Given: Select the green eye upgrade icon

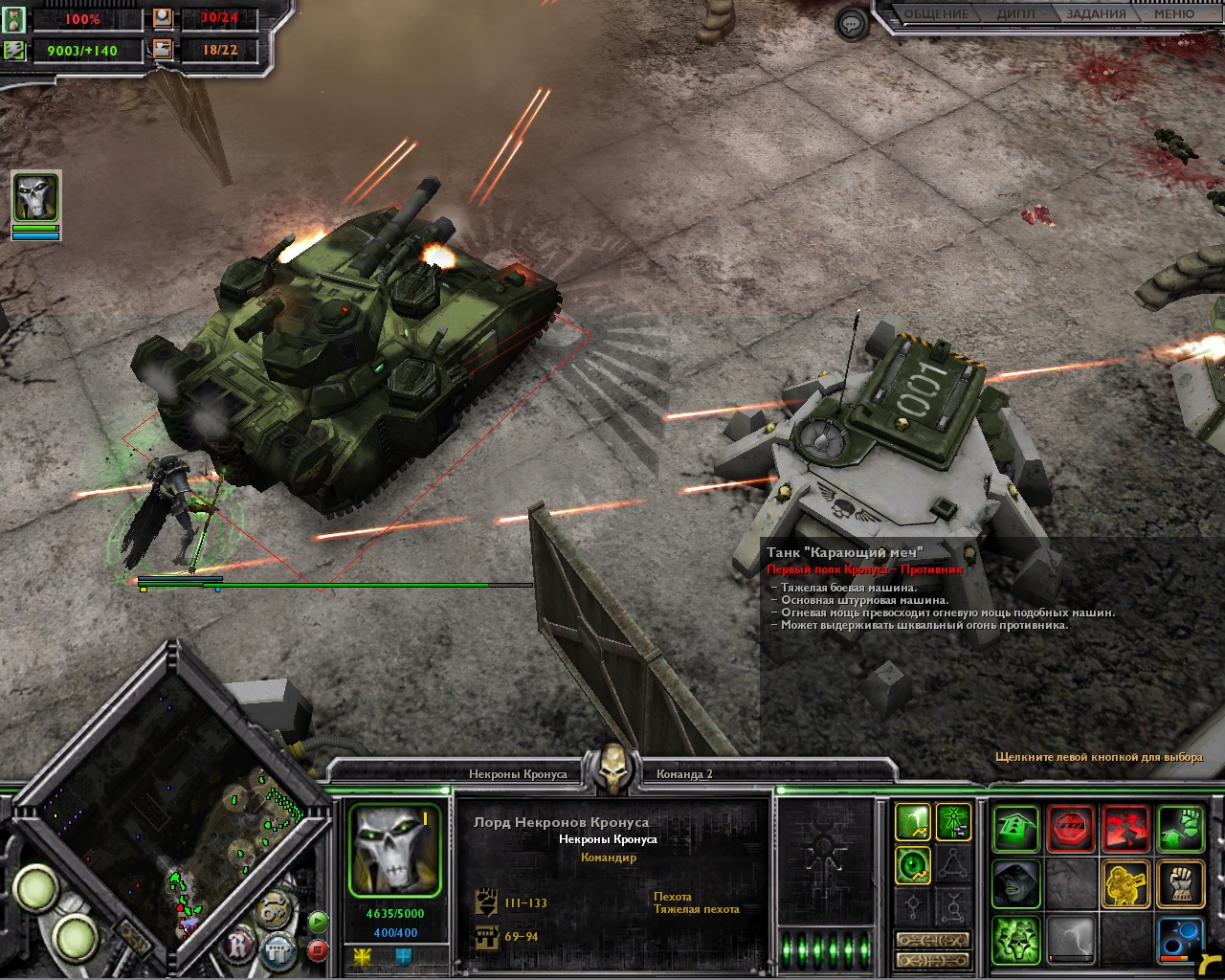Looking at the screenshot, I should point(913,866).
